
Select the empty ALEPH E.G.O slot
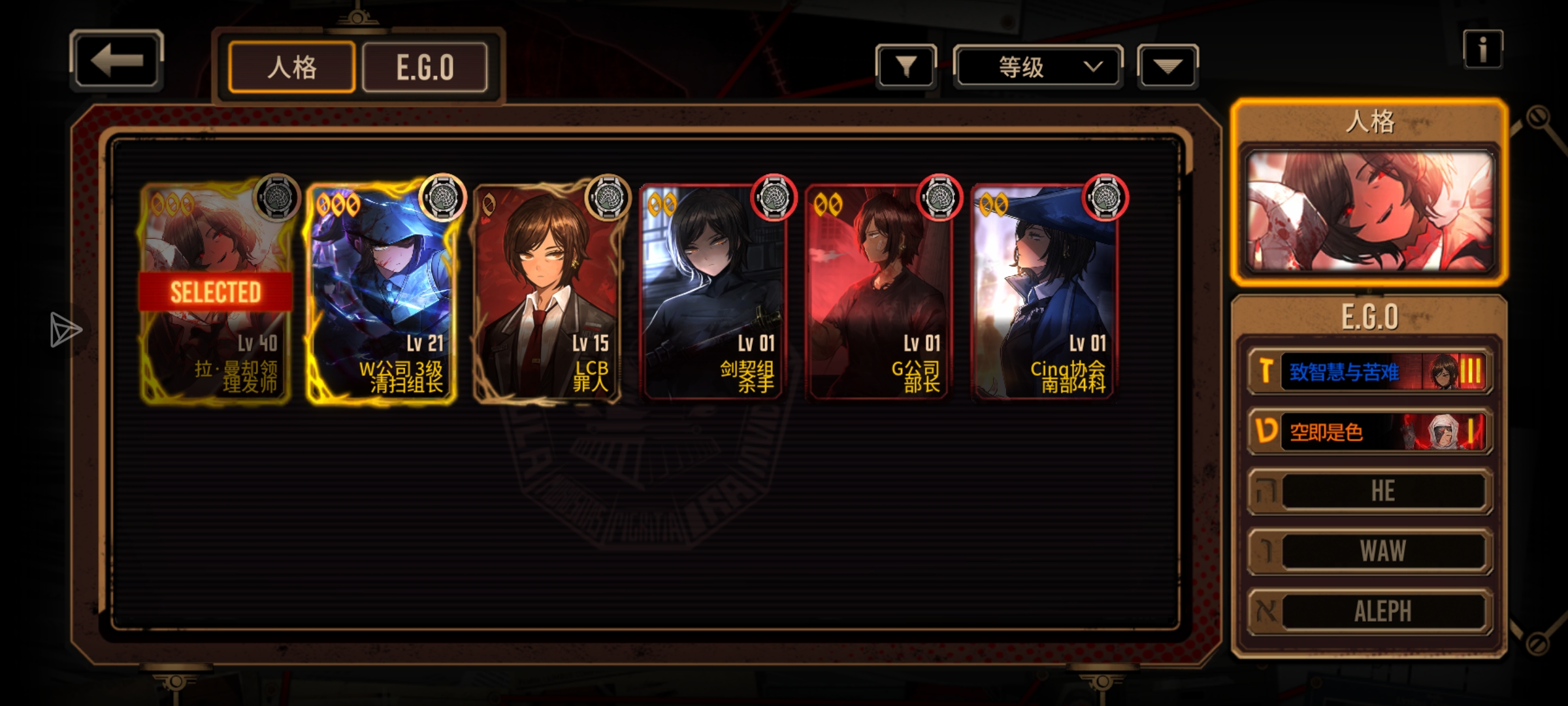(x=1369, y=611)
